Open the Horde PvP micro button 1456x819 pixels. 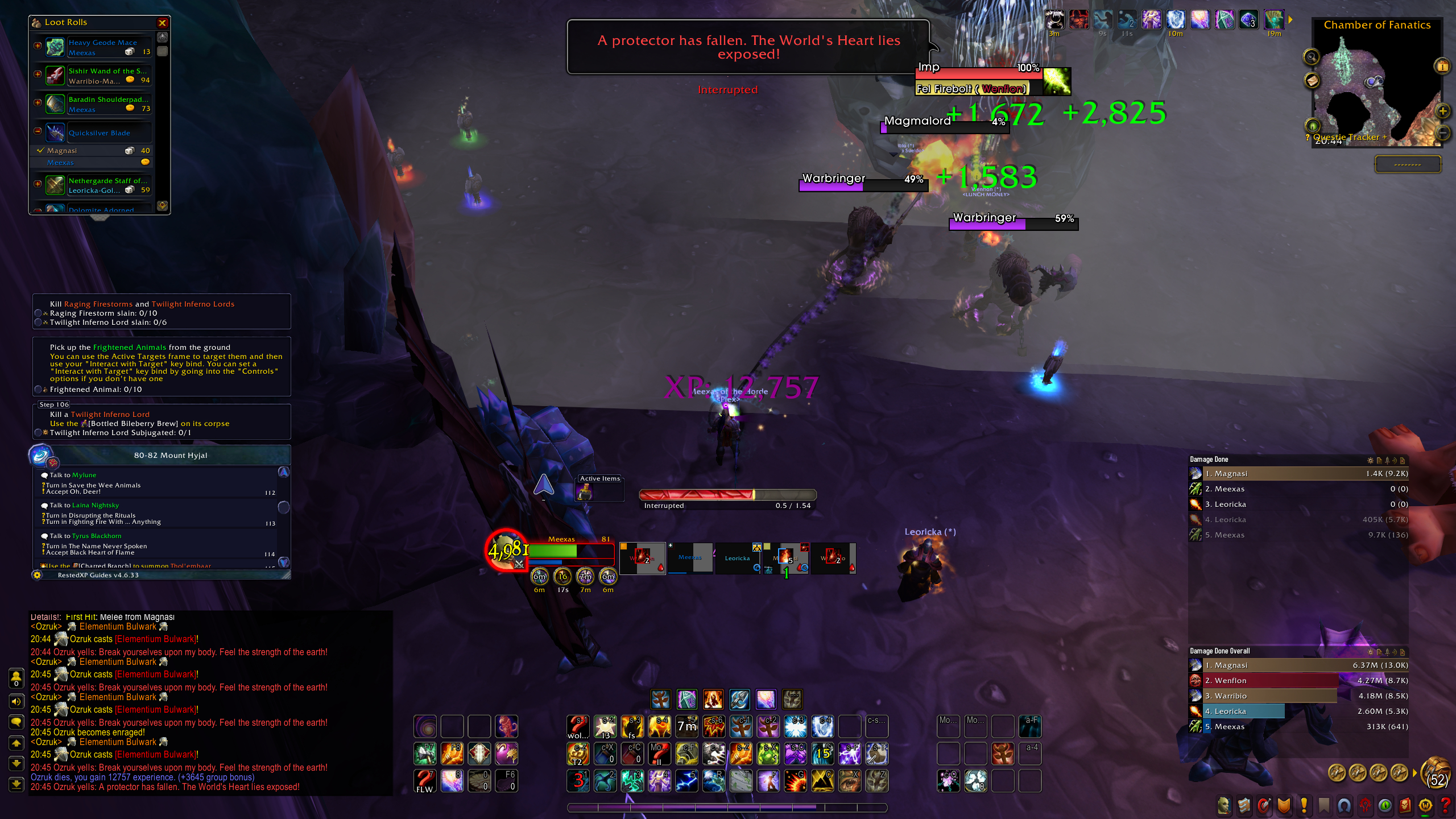pos(1364,805)
